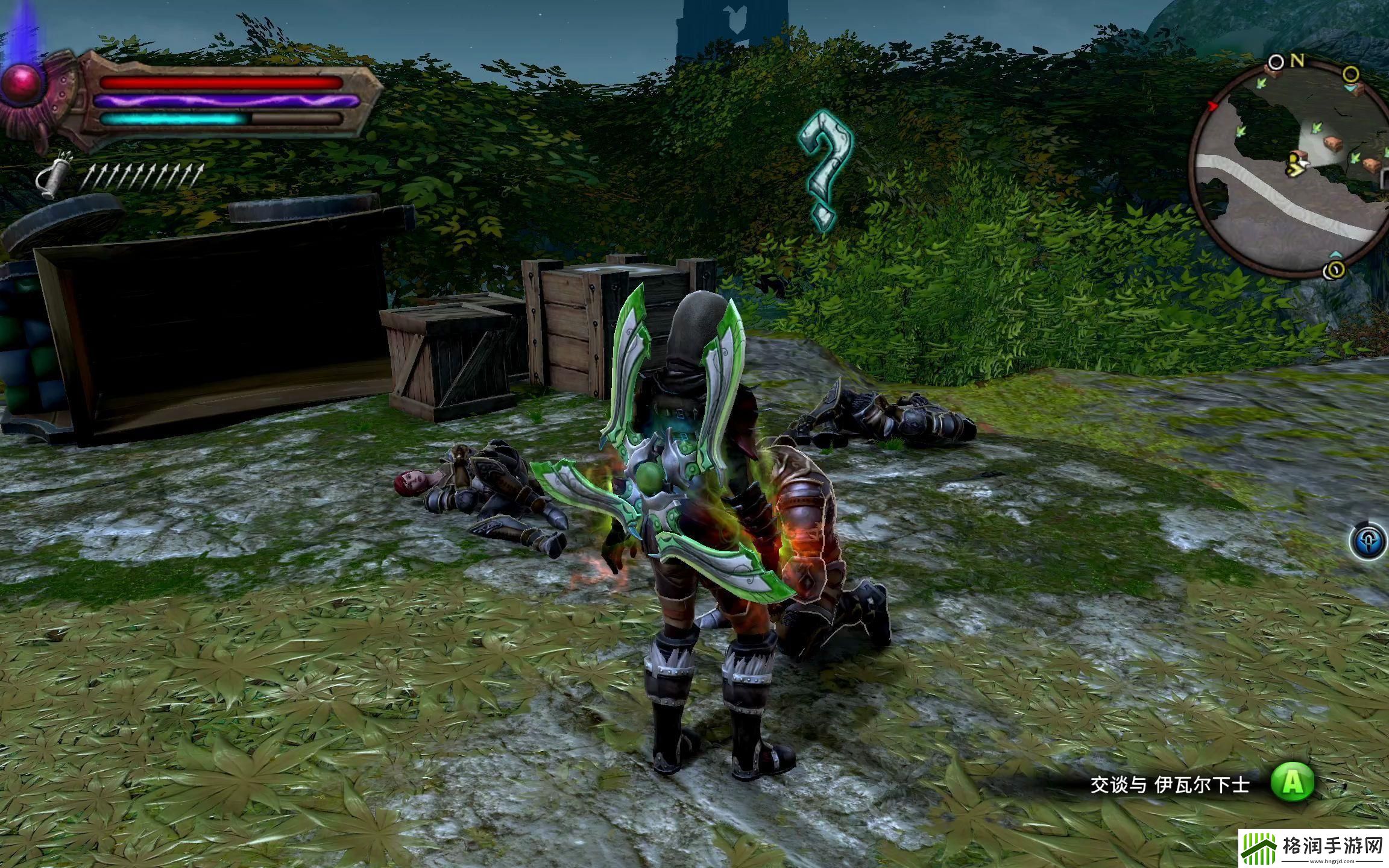
Task: Select the red arrow marker on minimap rim
Action: 1213,107
